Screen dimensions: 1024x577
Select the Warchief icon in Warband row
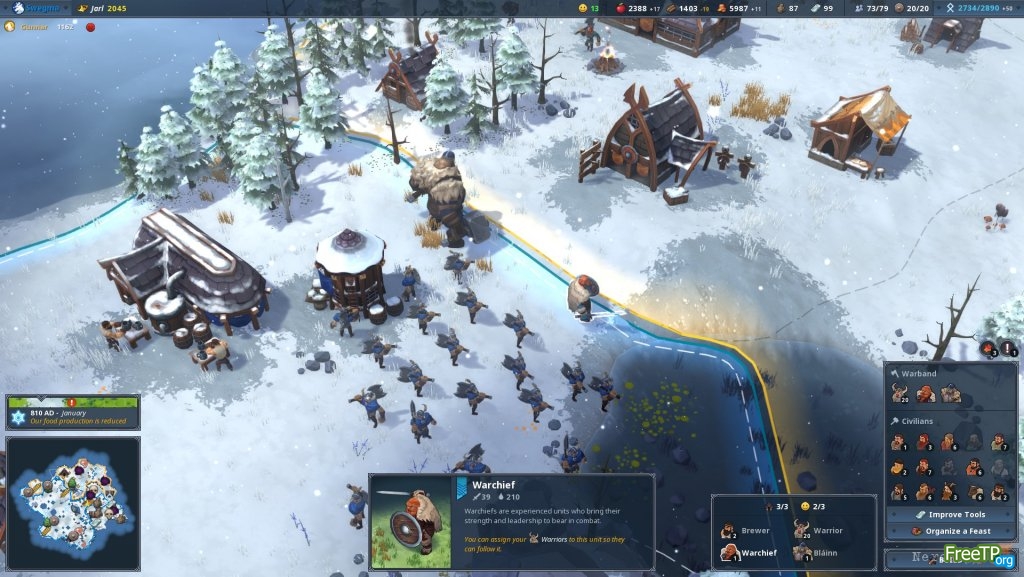pos(924,394)
